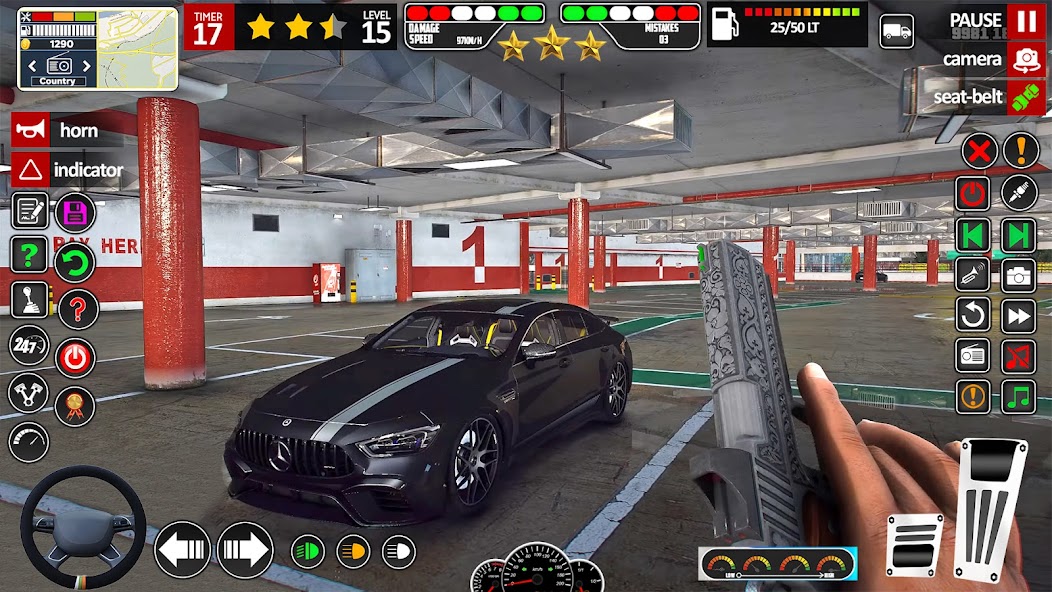Steer left with the left arrow button

(182, 549)
